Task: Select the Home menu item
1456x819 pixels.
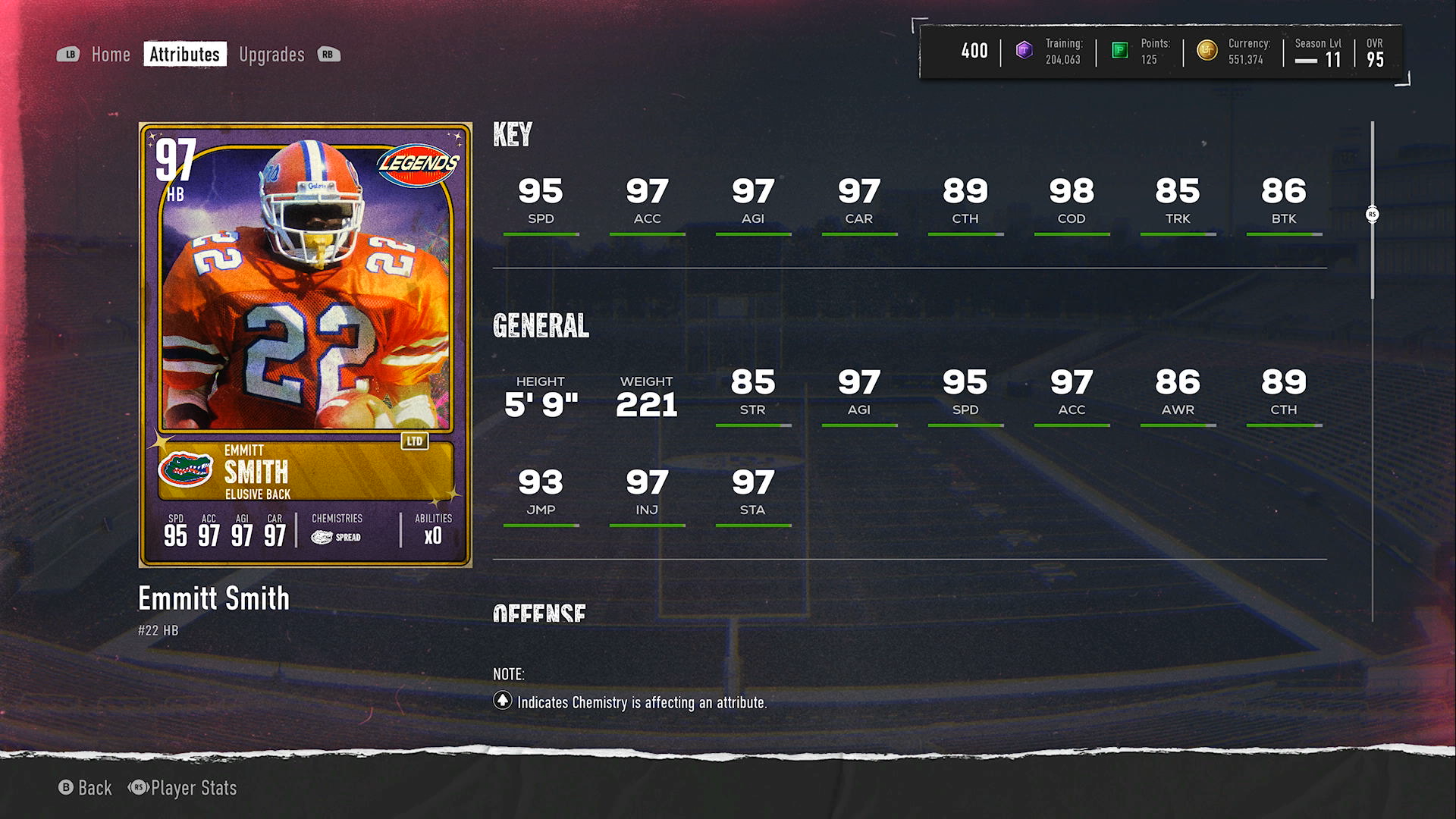Action: click(111, 54)
